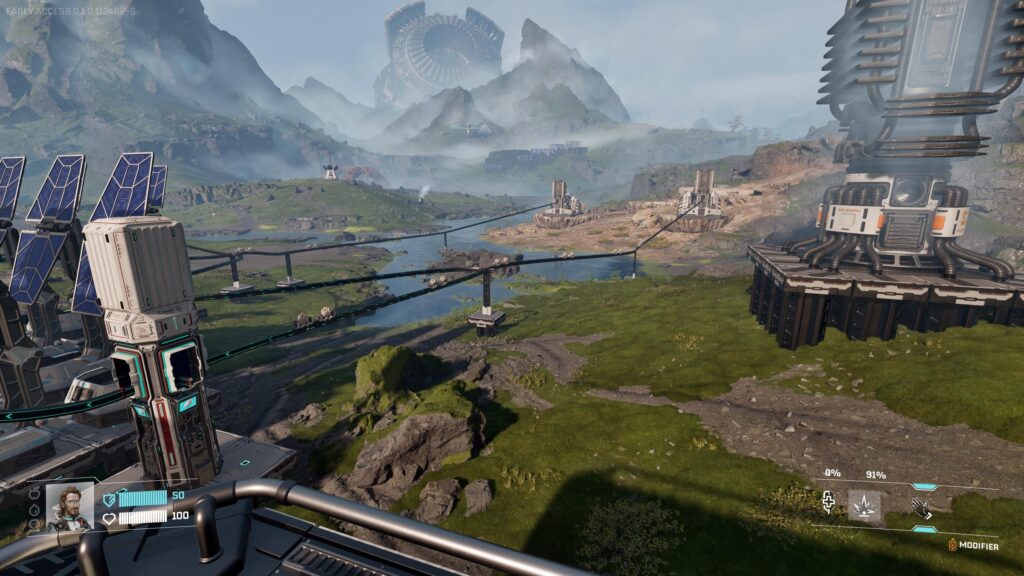
Task: Choose the healing cross ability icon
Action: click(829, 502)
